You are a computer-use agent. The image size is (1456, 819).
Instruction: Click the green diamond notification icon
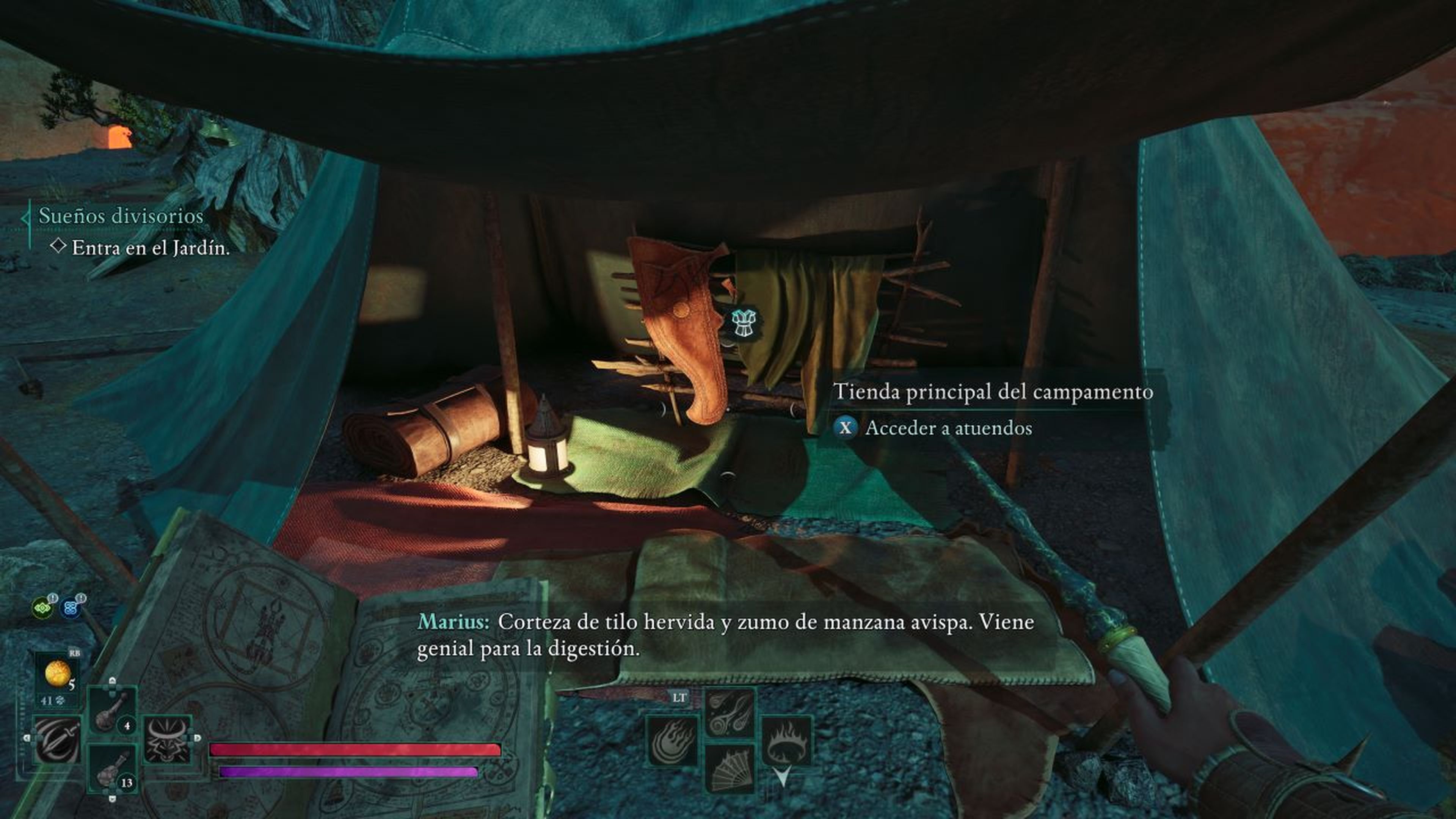pyautogui.click(x=43, y=608)
